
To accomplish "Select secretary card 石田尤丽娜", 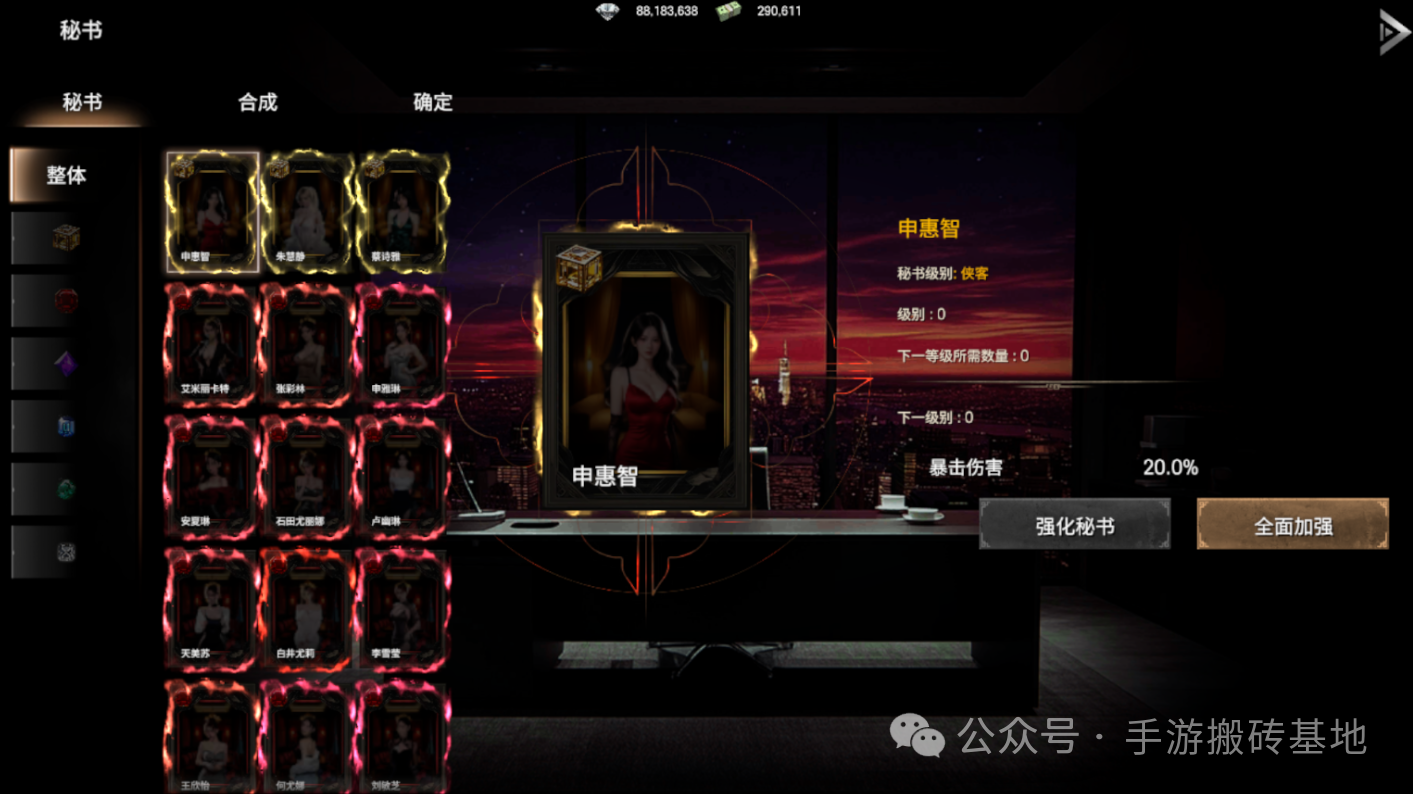I will point(307,475).
